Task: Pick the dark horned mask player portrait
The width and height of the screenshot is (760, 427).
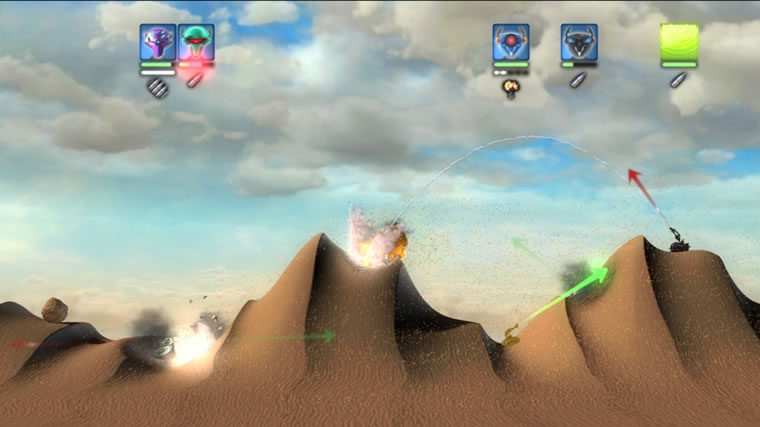Action: [579, 42]
